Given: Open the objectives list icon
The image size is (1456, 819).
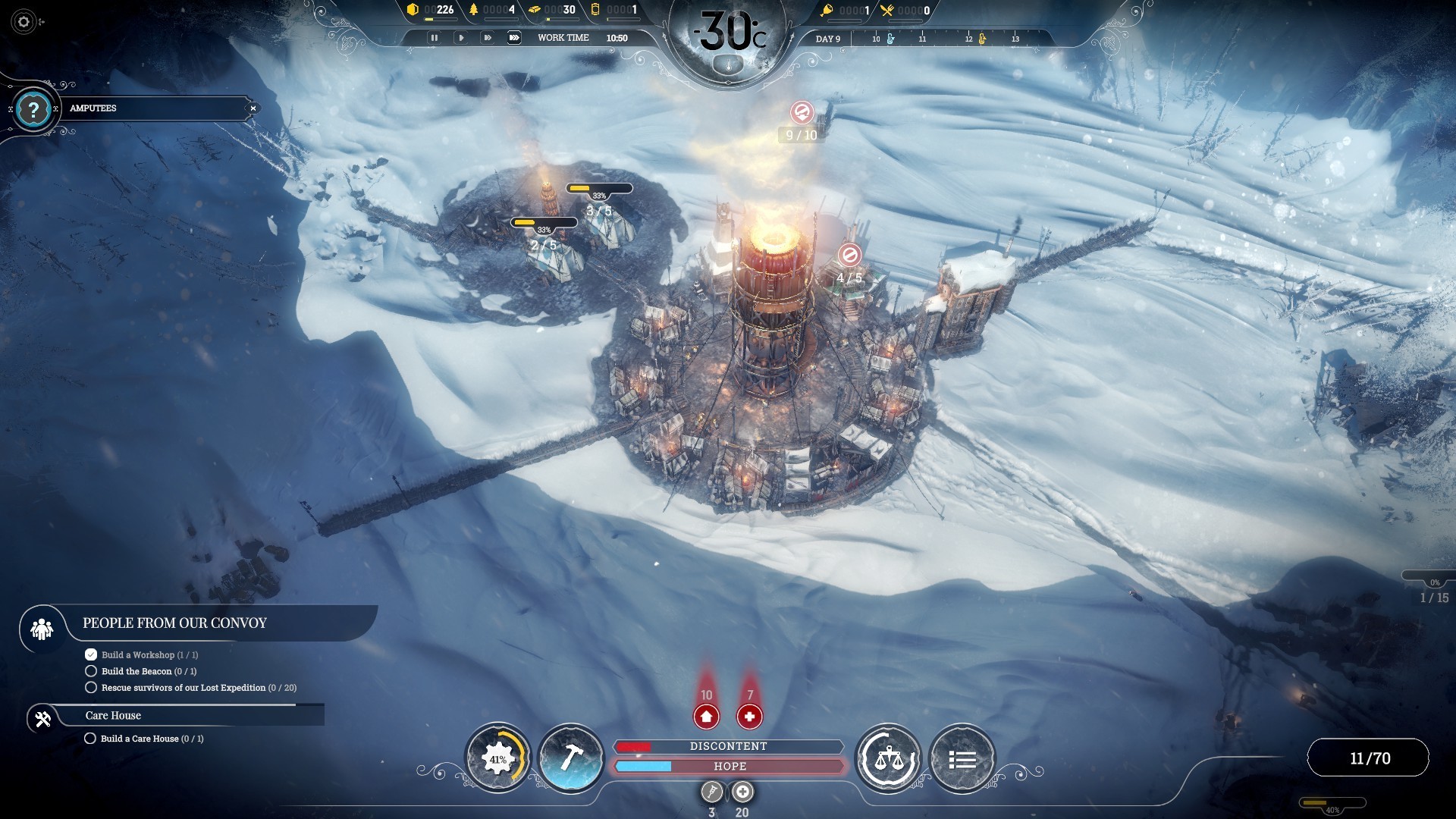Looking at the screenshot, I should [962, 758].
